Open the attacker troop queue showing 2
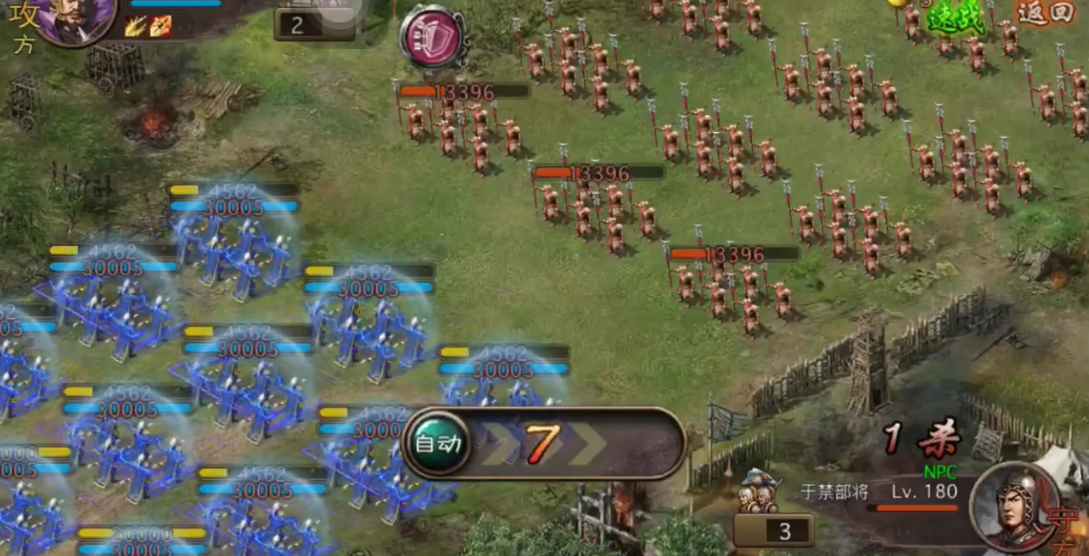Image resolution: width=1089 pixels, height=556 pixels. [x=298, y=25]
